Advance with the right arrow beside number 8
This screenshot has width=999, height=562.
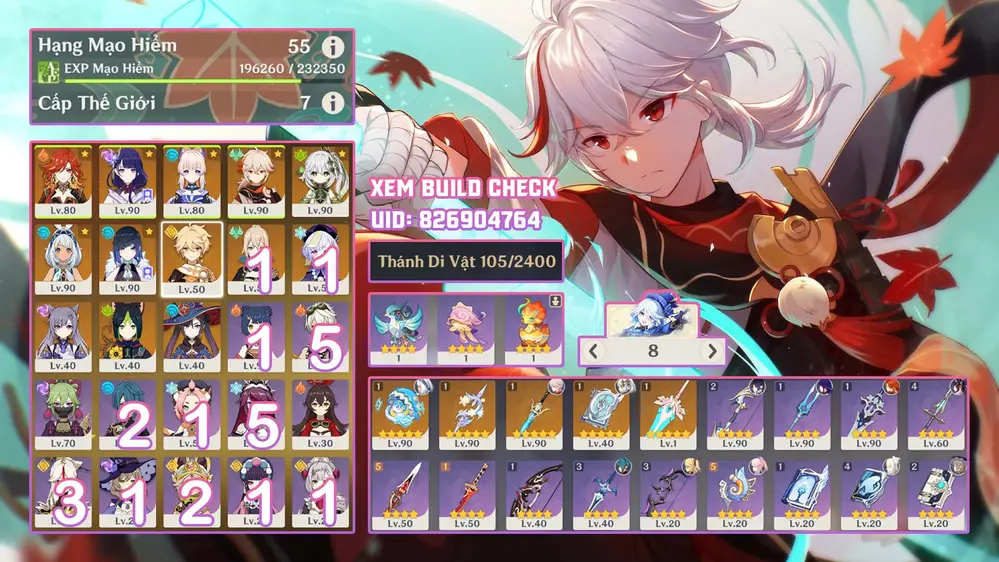(x=712, y=351)
